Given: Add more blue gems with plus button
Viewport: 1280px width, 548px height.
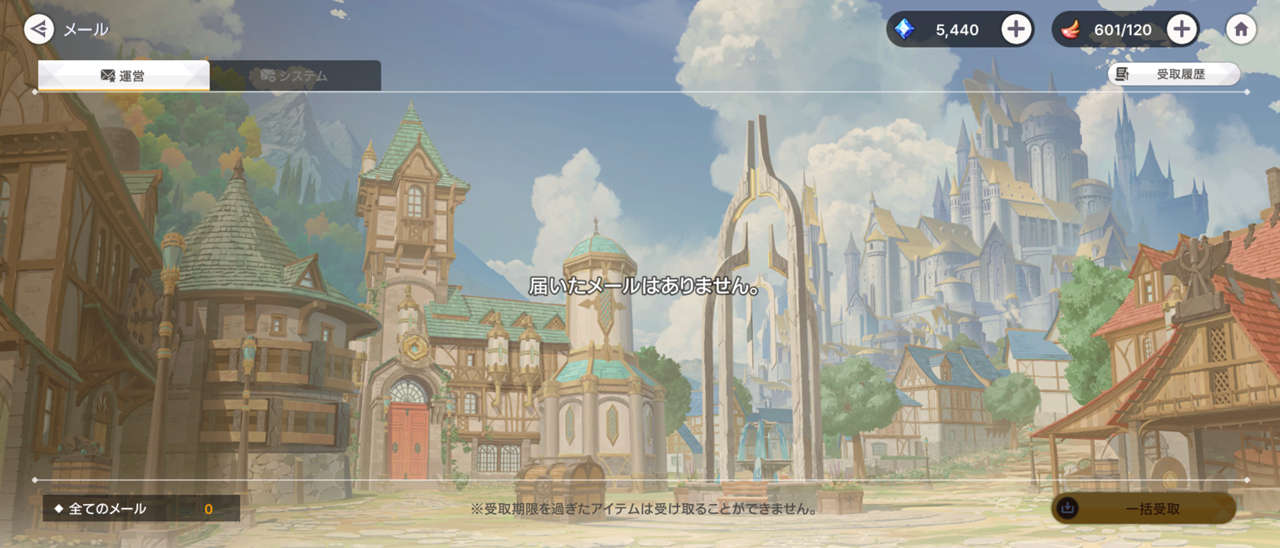Looking at the screenshot, I should pyautogui.click(x=1016, y=29).
